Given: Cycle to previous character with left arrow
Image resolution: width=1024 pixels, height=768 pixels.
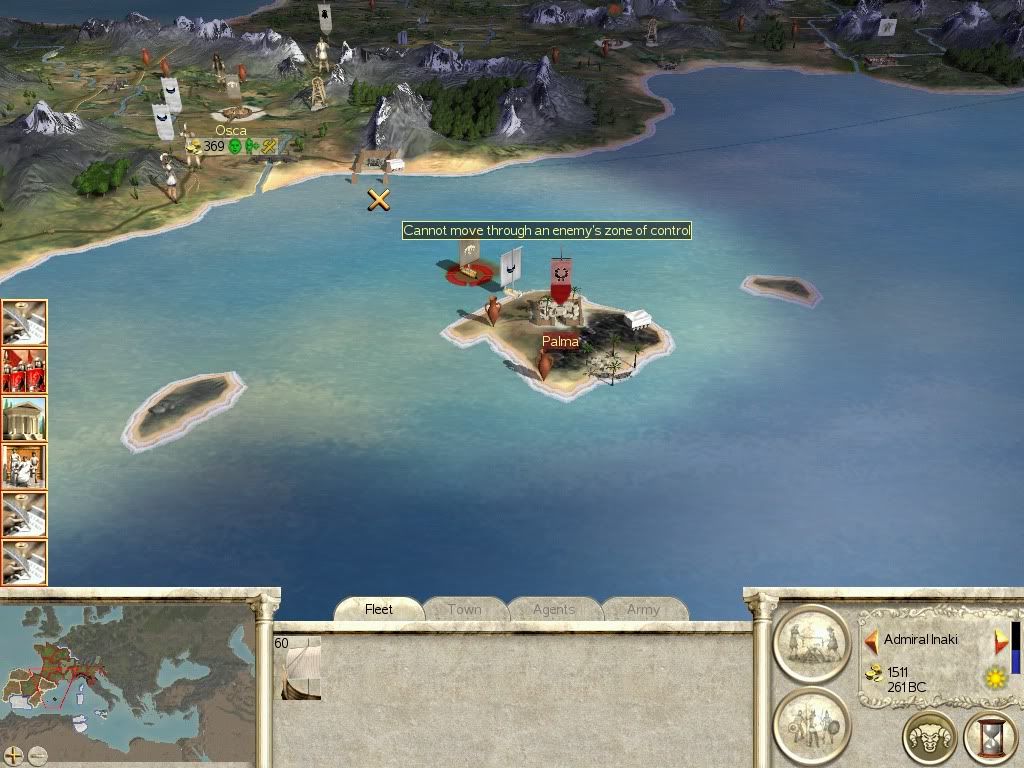Looking at the screenshot, I should (871, 640).
